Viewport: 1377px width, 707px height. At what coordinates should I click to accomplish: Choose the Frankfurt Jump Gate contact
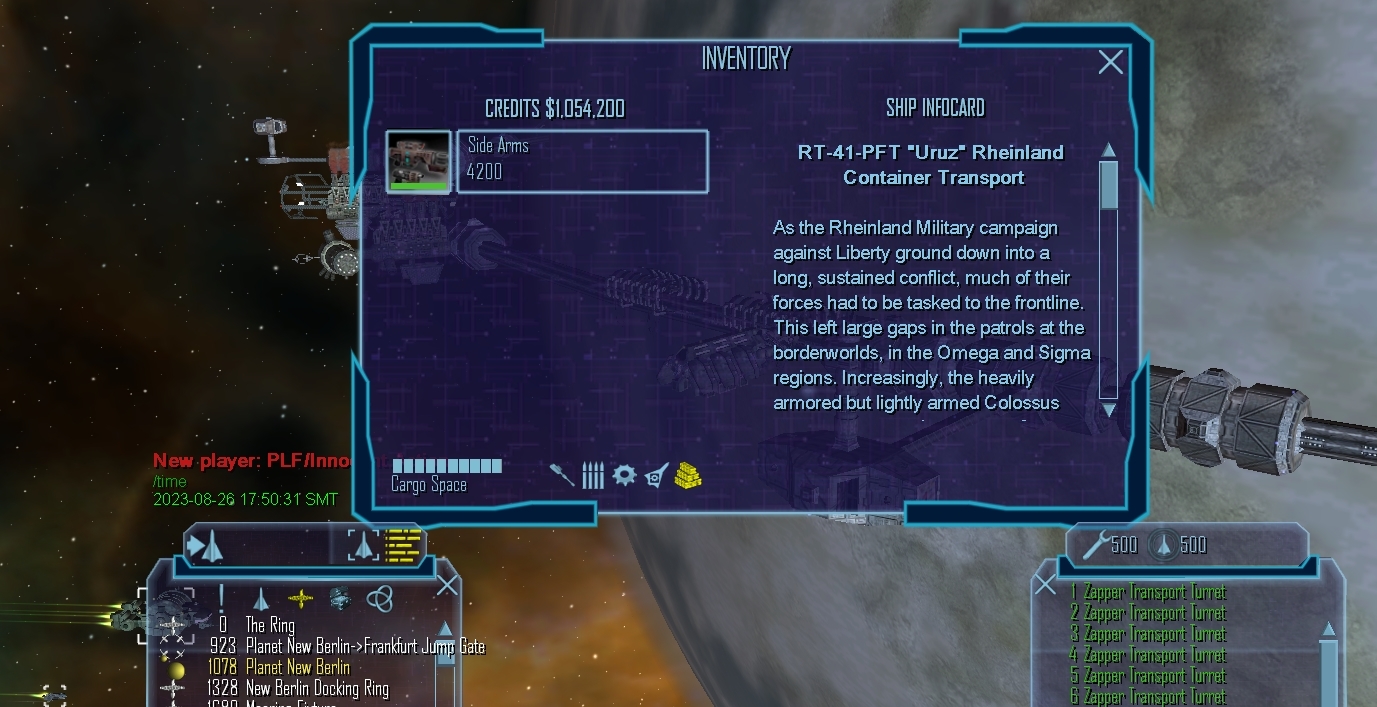click(365, 646)
